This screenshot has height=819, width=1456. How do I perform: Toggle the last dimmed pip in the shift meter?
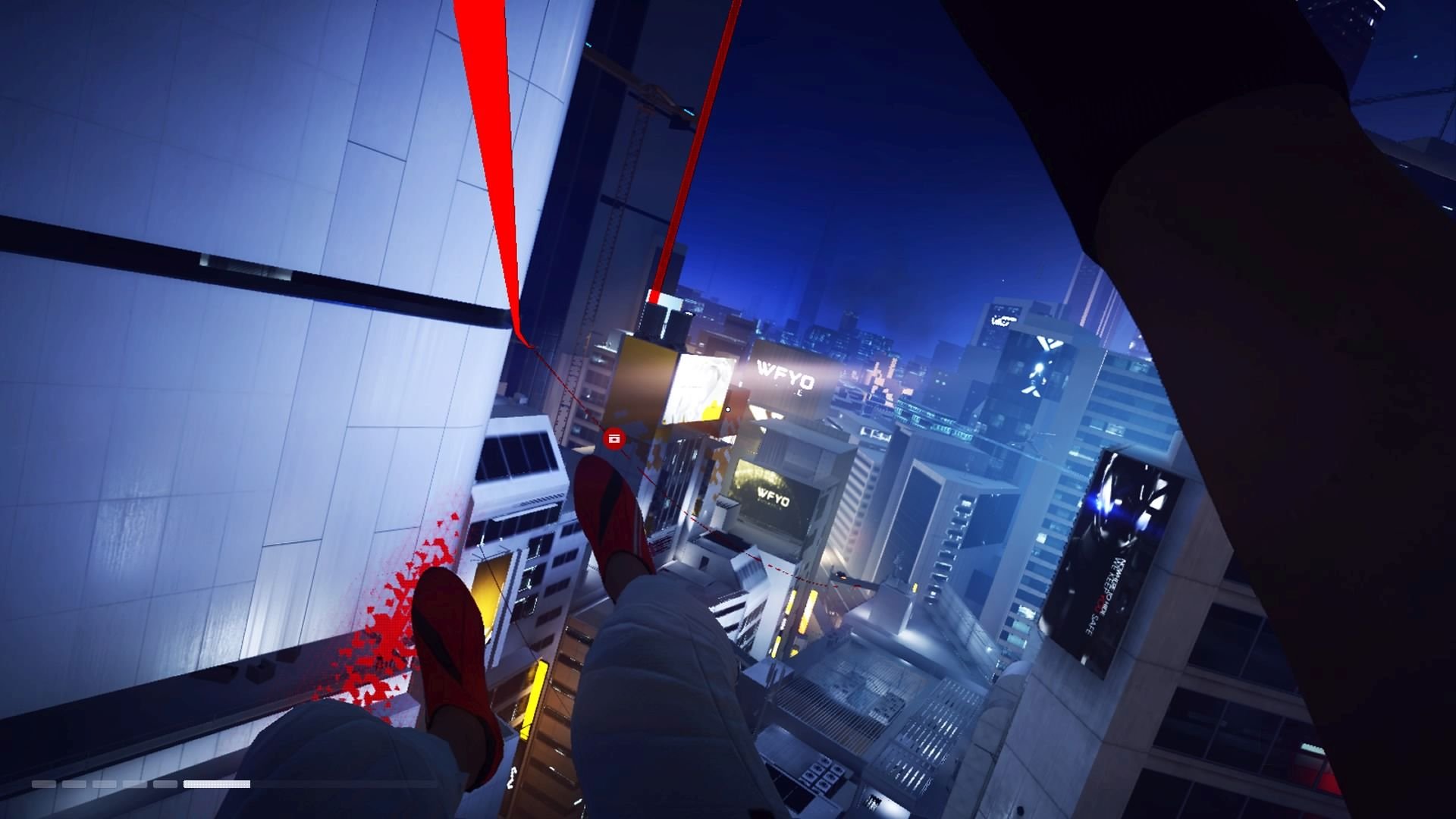point(165,784)
